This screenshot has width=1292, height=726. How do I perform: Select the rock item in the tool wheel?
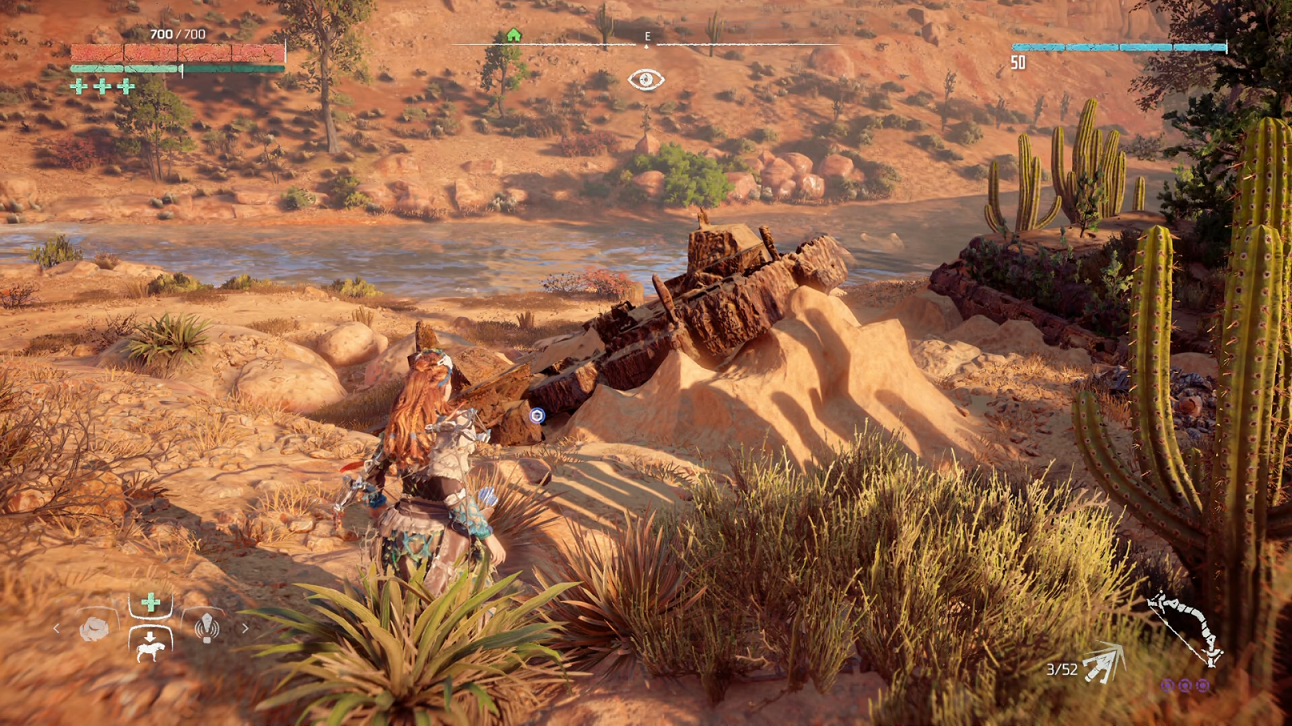[94, 628]
